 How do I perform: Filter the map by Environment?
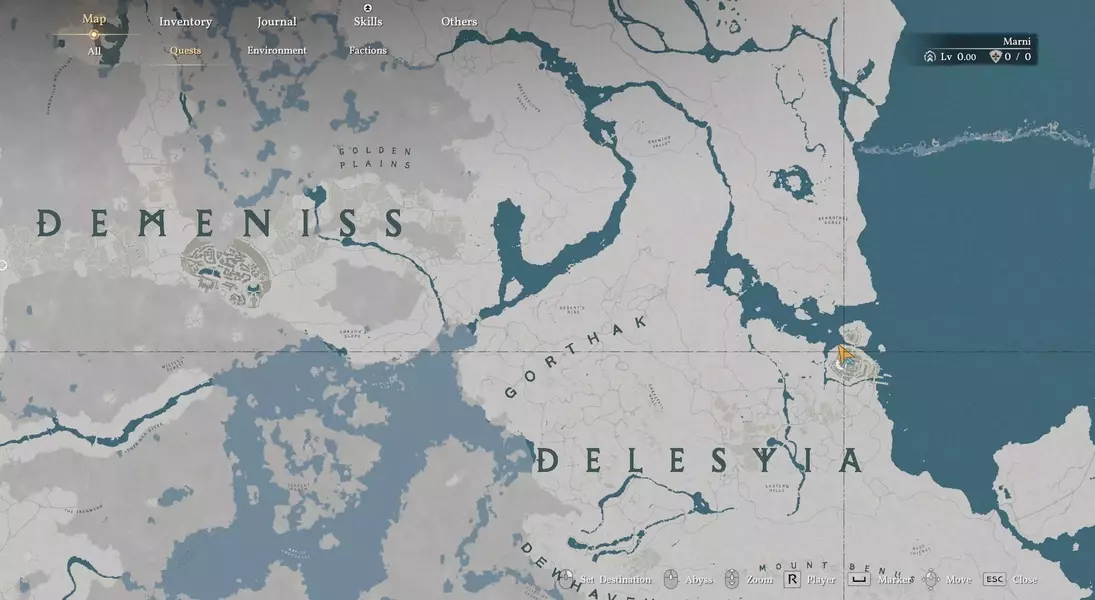pos(277,51)
